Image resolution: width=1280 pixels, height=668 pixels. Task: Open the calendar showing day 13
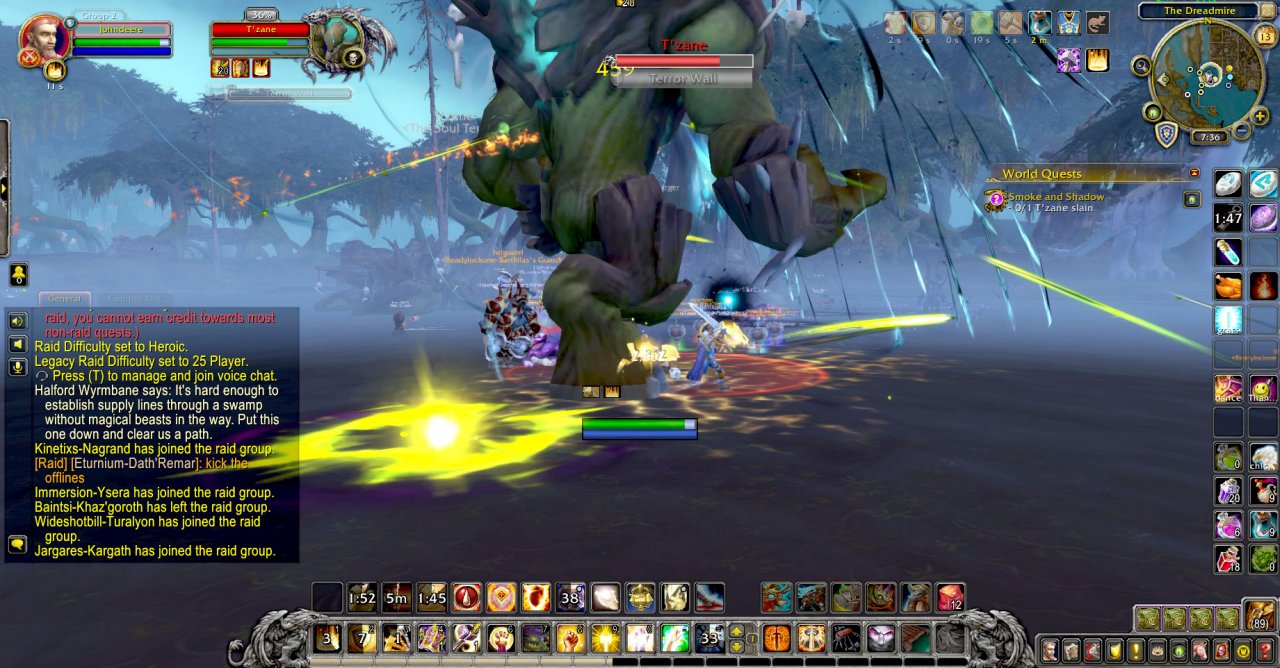(1264, 37)
